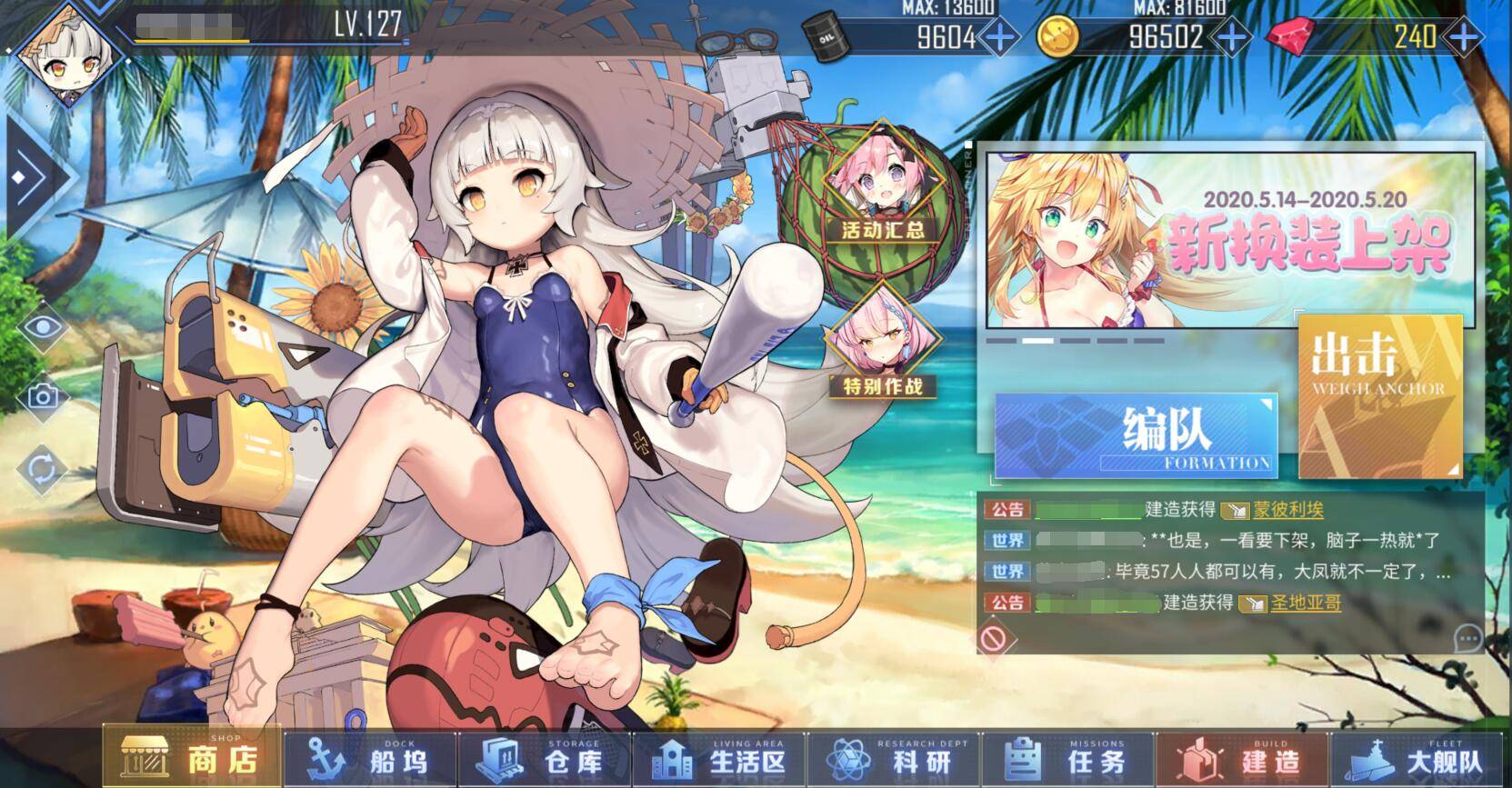Add more oil with the plus button
Image resolution: width=1512 pixels, height=788 pixels.
(1000, 37)
